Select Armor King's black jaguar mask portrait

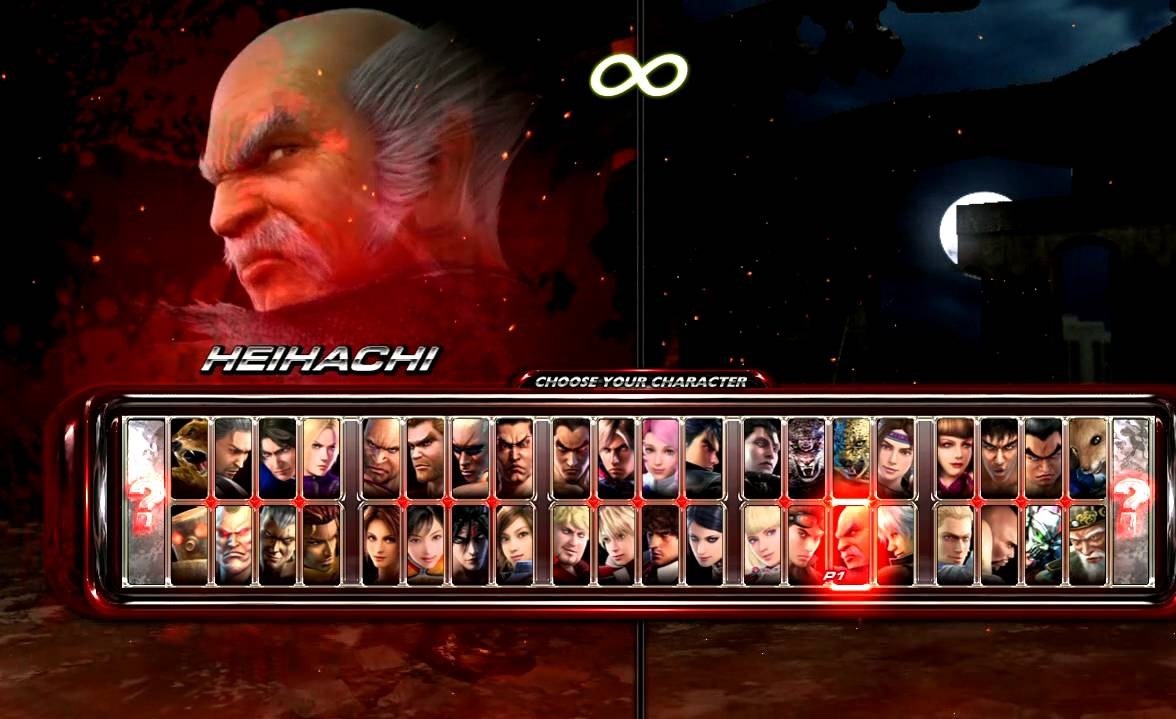pos(805,457)
